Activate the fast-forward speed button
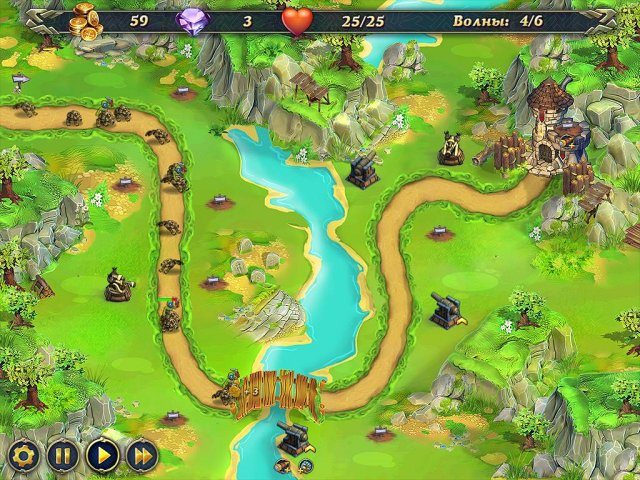 (x=142, y=456)
